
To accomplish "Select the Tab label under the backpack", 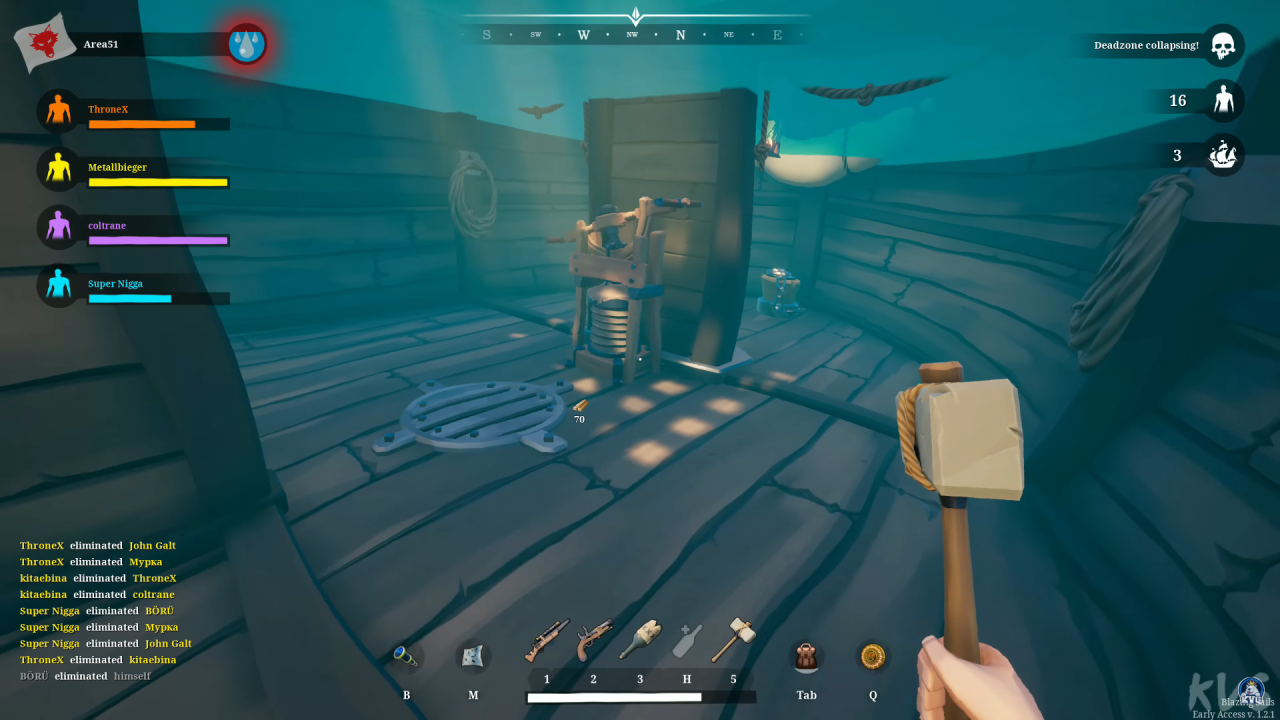I will point(807,694).
